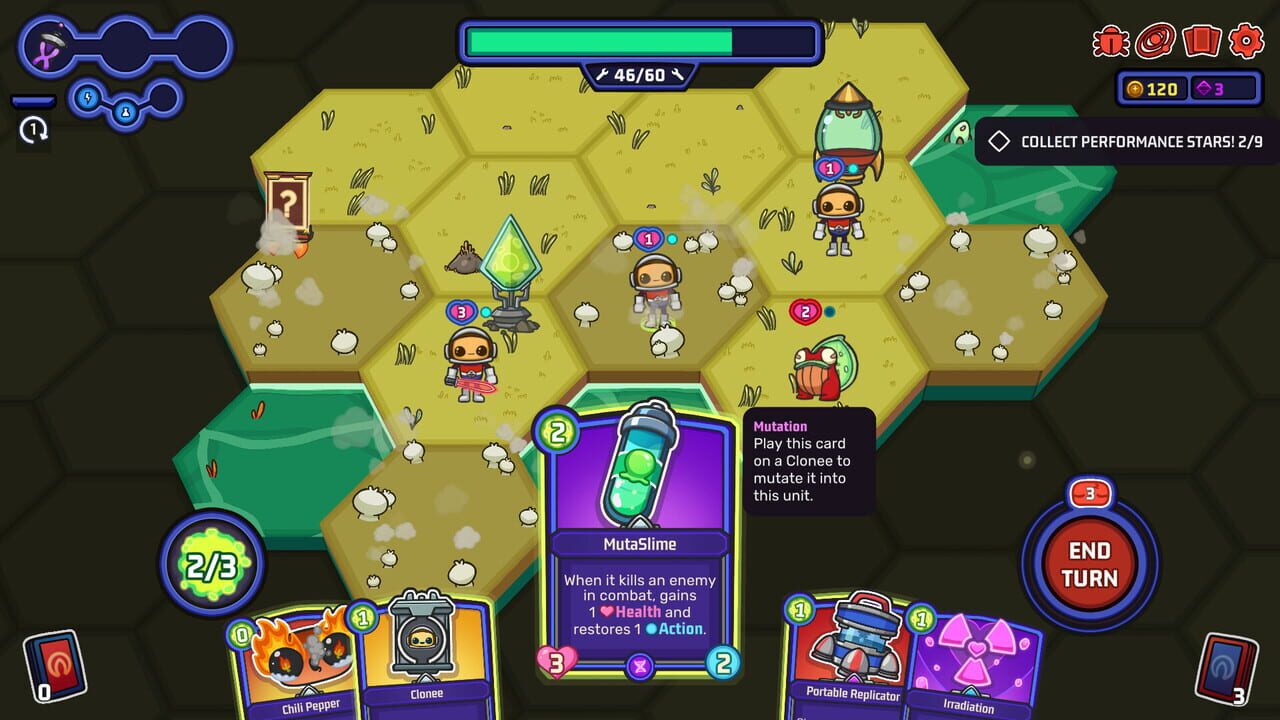The height and width of the screenshot is (720, 1280).
Task: Click the red galaxy spiral icon
Action: [x=1155, y=42]
